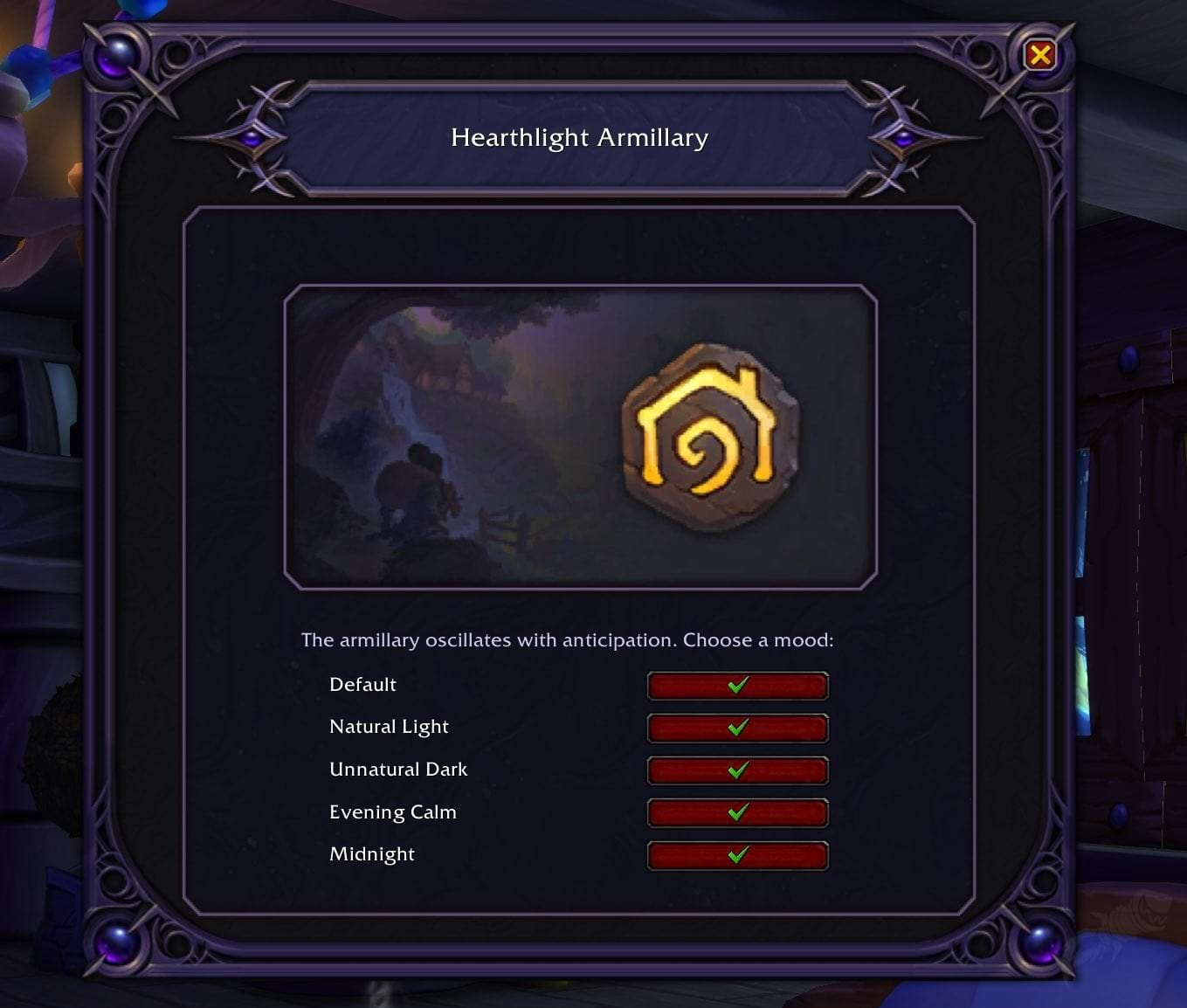1187x1008 pixels.
Task: Click the Natural Light text label
Action: pyautogui.click(x=388, y=727)
